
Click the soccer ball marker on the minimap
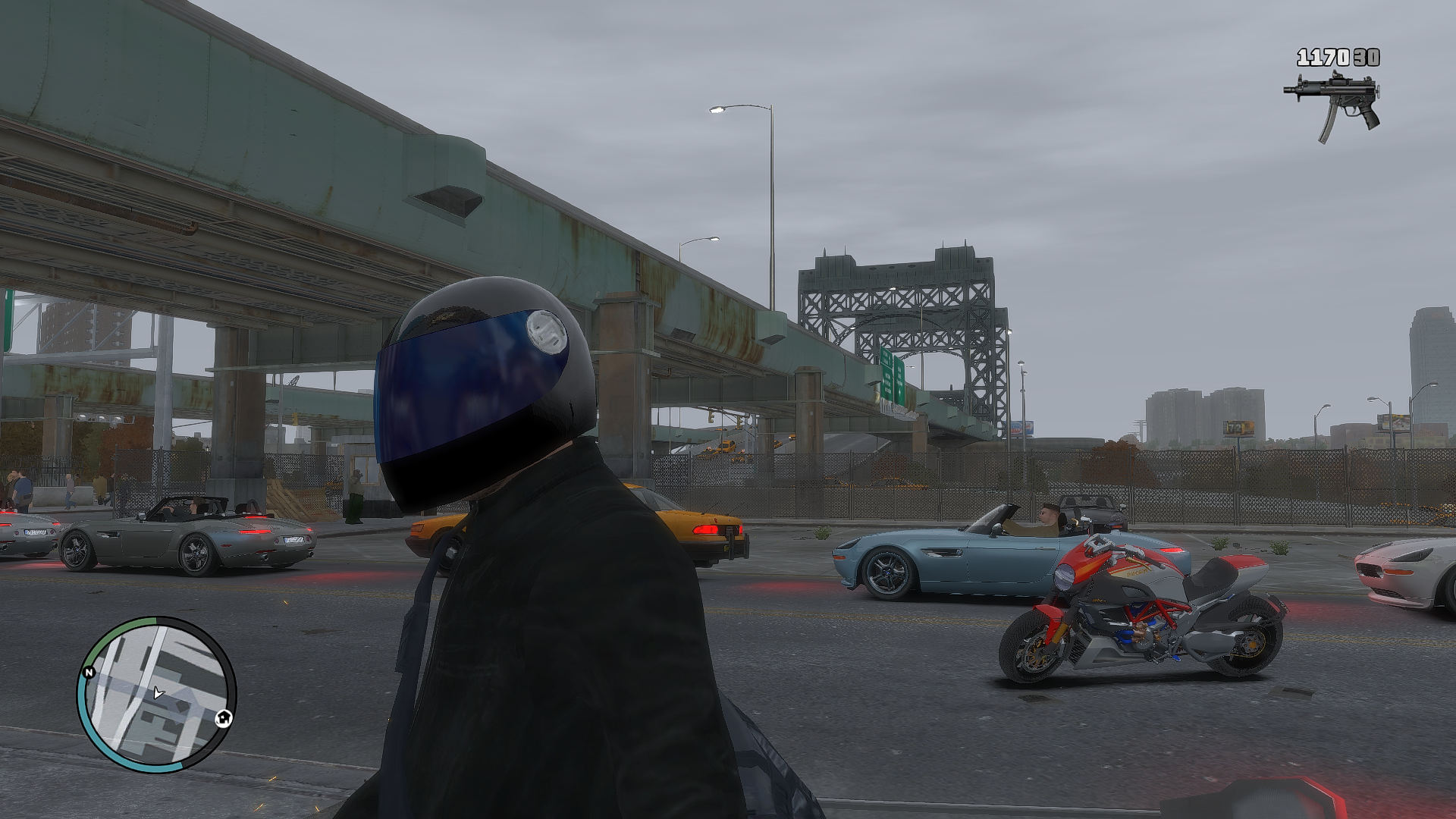(224, 717)
